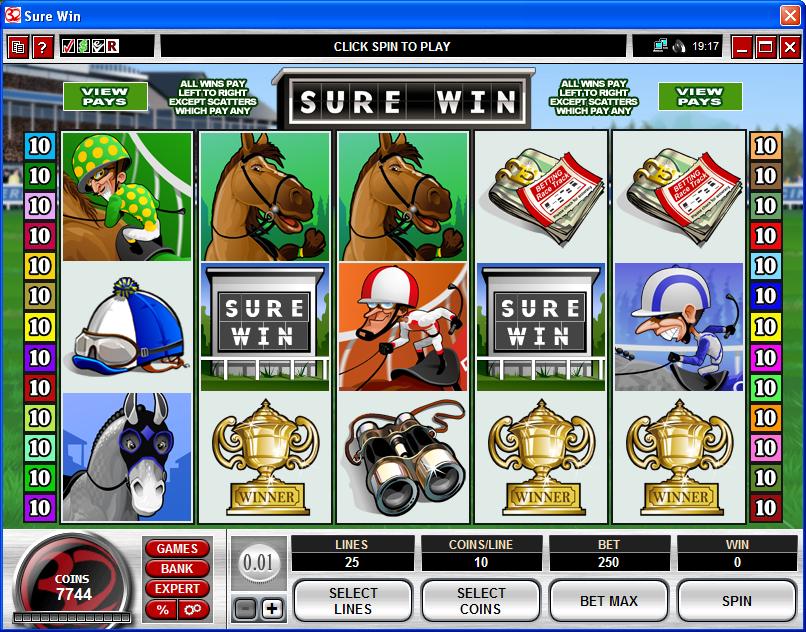Click the right-side VIEW PAYS button
The image size is (806, 632).
[700, 96]
